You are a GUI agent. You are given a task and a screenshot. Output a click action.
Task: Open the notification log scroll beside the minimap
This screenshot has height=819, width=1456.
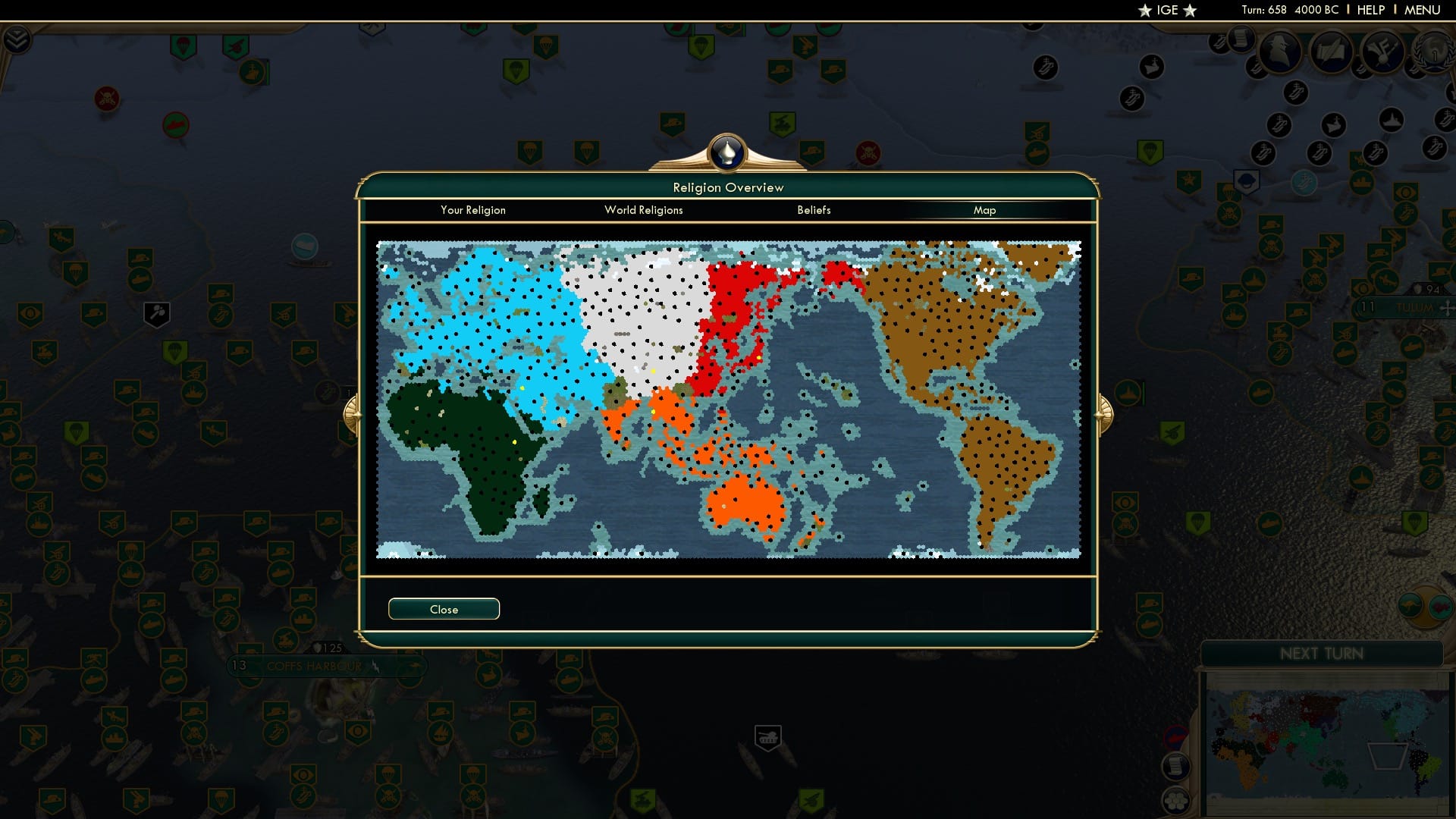1177,768
